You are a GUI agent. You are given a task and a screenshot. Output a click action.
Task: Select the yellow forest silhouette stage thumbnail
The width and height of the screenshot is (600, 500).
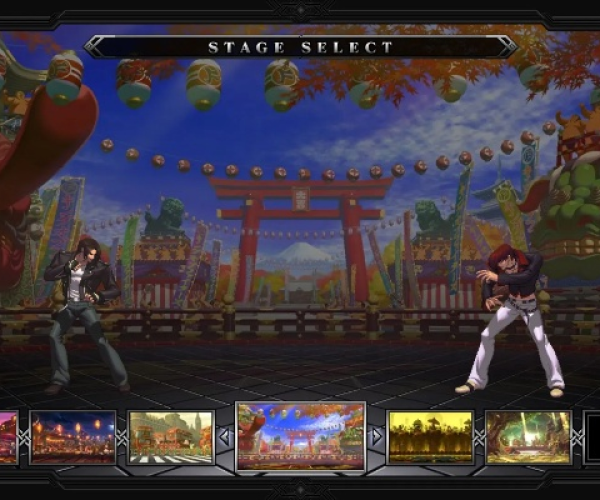(429, 437)
